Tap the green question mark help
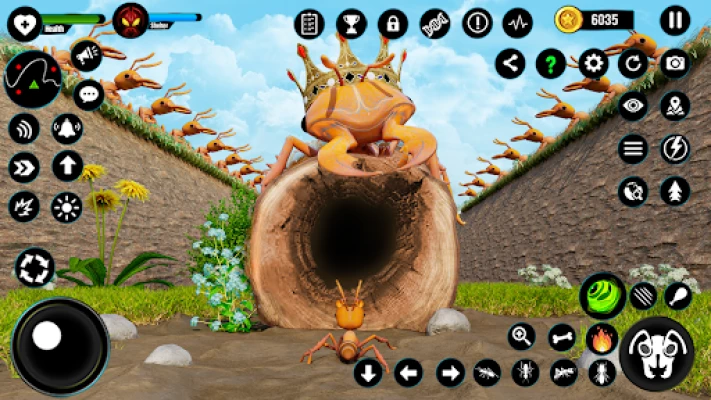 [551, 64]
